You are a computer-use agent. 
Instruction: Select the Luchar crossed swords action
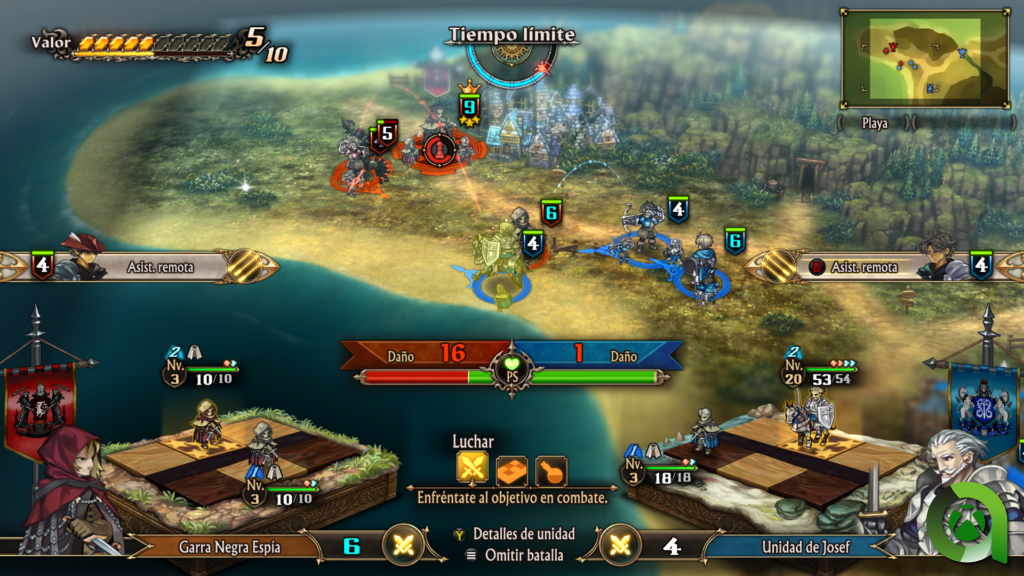pyautogui.click(x=472, y=468)
